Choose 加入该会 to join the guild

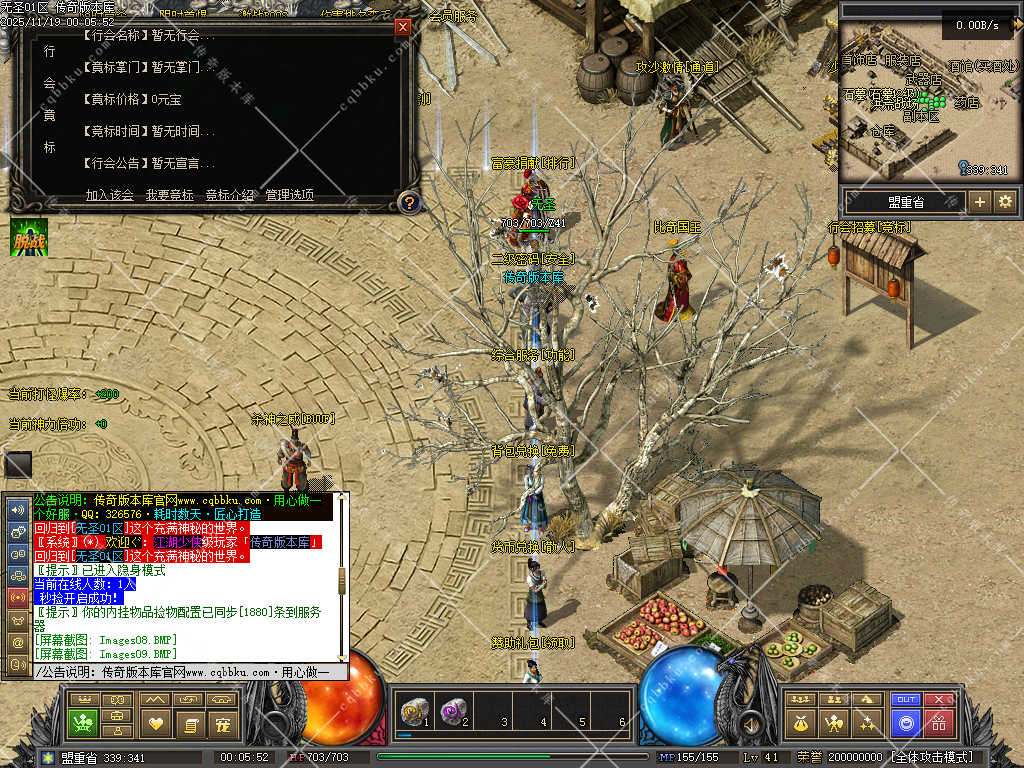click(x=110, y=195)
